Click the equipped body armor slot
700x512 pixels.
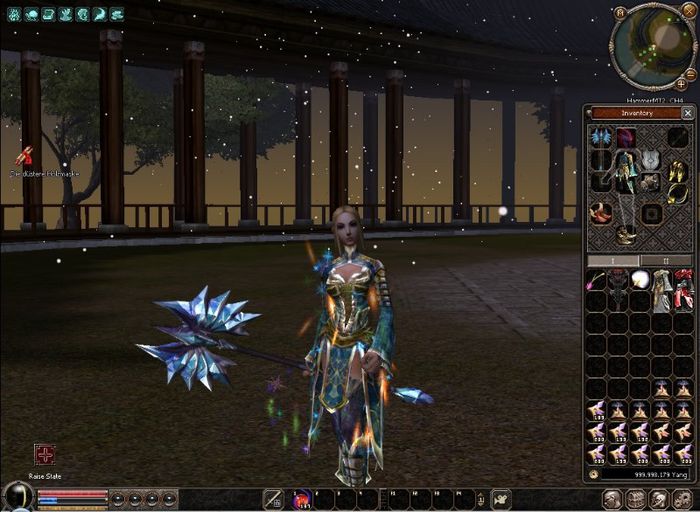pyautogui.click(x=626, y=172)
